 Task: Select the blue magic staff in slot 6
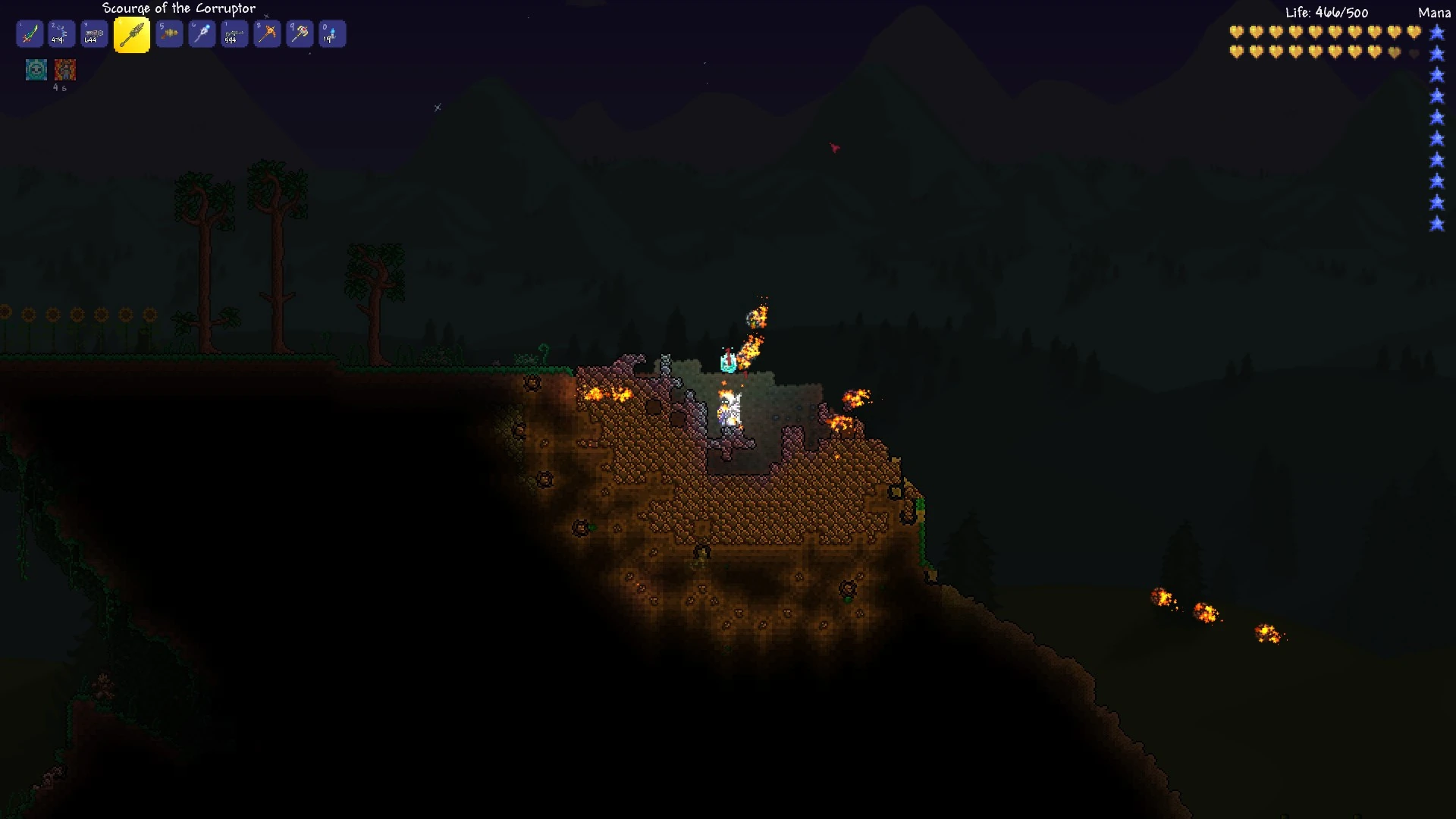pyautogui.click(x=202, y=33)
